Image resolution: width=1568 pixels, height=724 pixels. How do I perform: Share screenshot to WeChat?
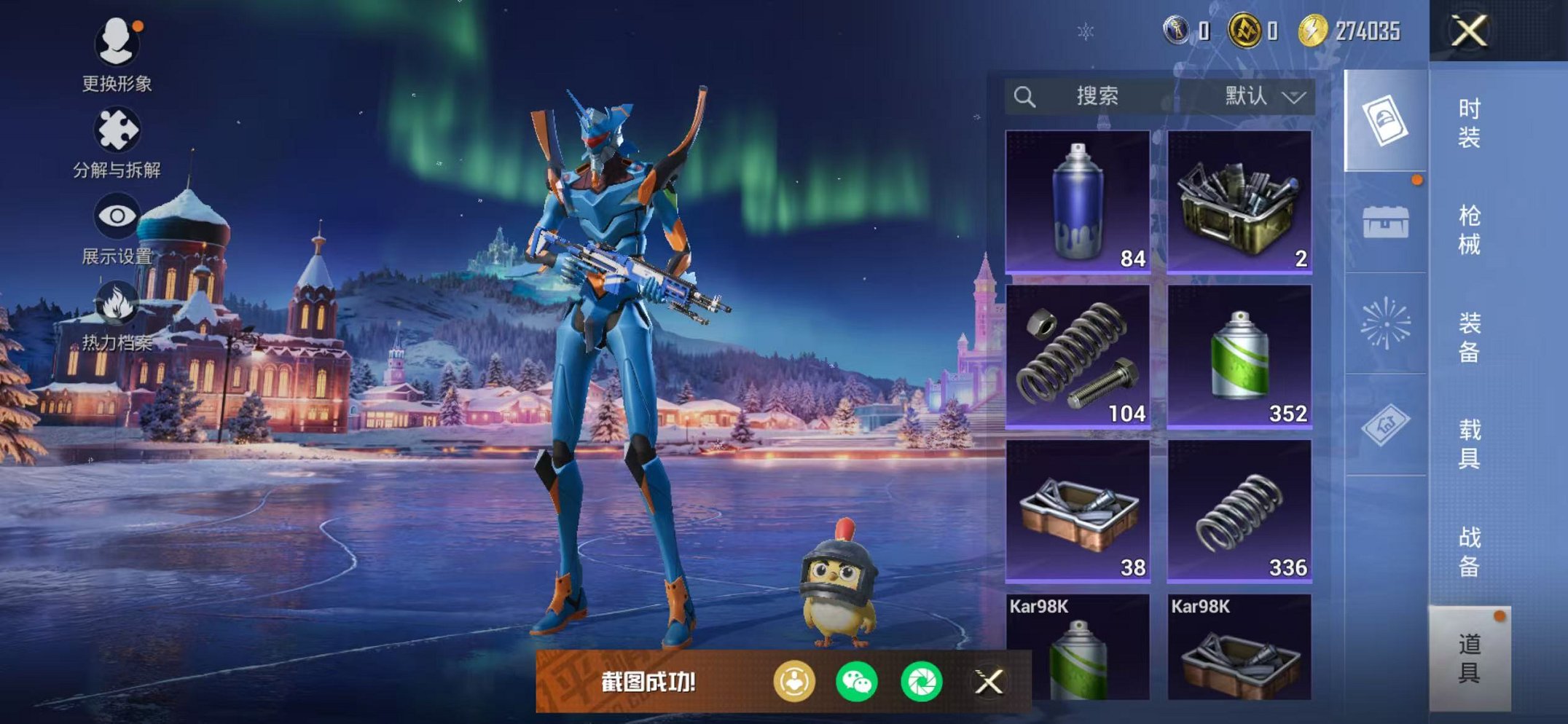[x=857, y=682]
